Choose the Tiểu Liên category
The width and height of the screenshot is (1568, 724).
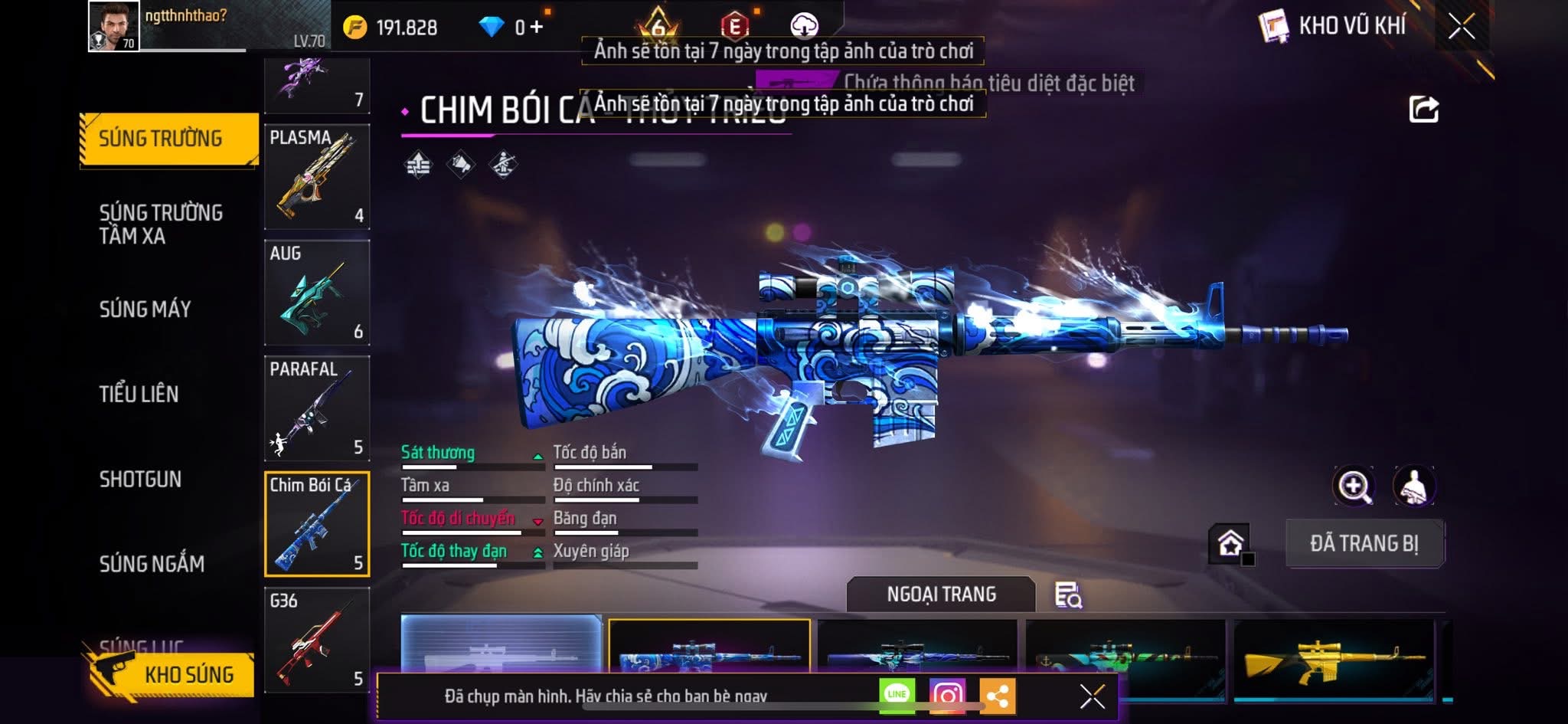click(x=139, y=394)
